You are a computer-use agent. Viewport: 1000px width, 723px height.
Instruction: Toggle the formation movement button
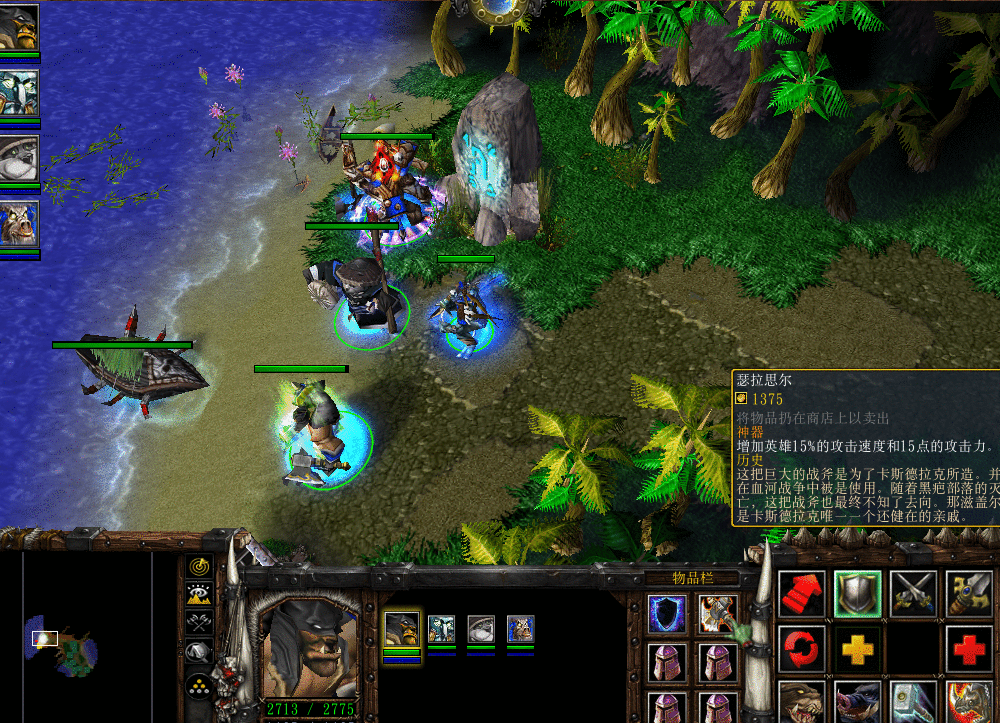[x=199, y=687]
